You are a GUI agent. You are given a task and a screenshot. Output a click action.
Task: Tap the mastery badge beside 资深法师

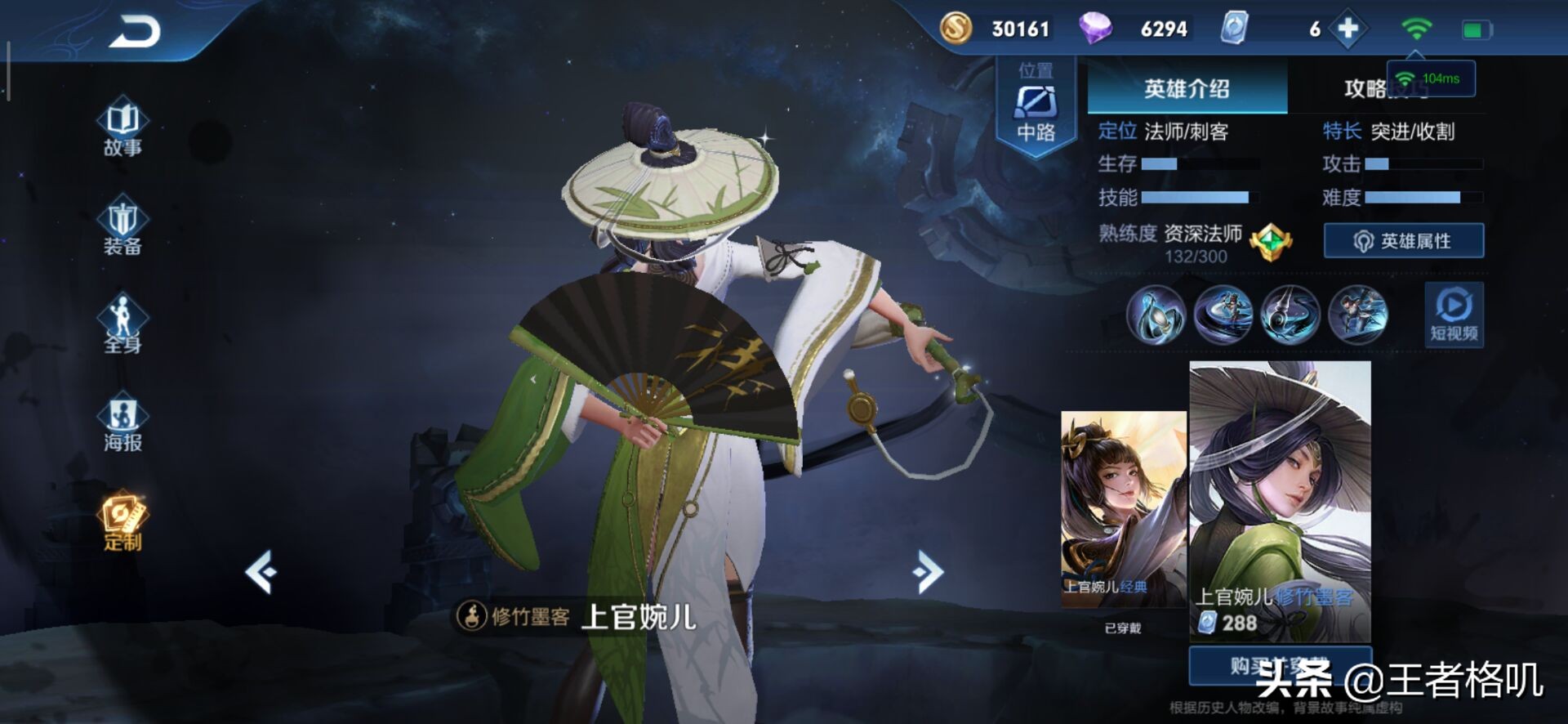[1271, 243]
